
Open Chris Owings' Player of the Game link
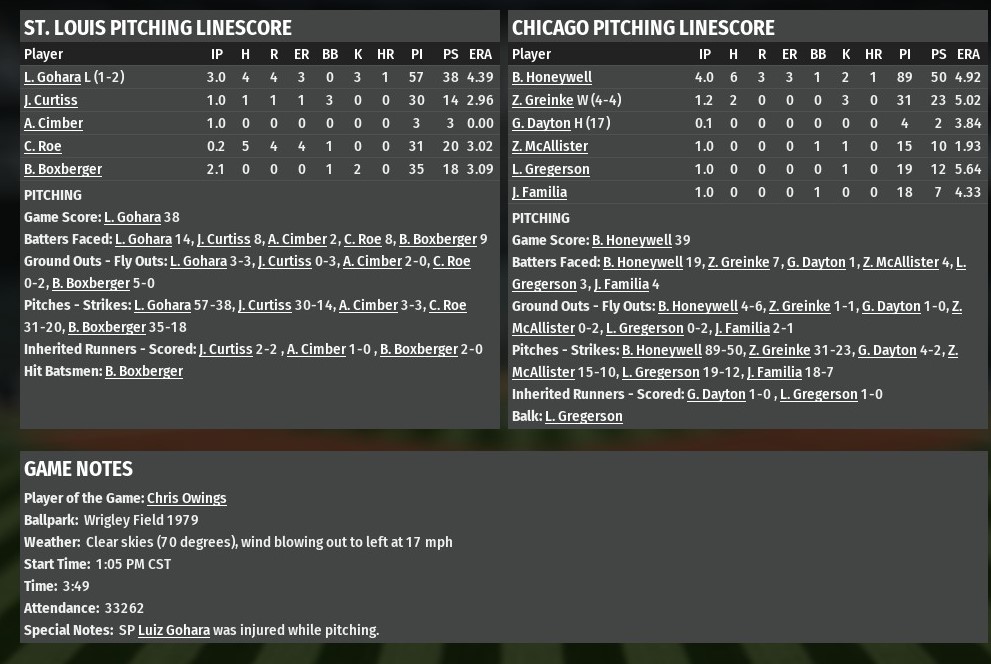[186, 498]
